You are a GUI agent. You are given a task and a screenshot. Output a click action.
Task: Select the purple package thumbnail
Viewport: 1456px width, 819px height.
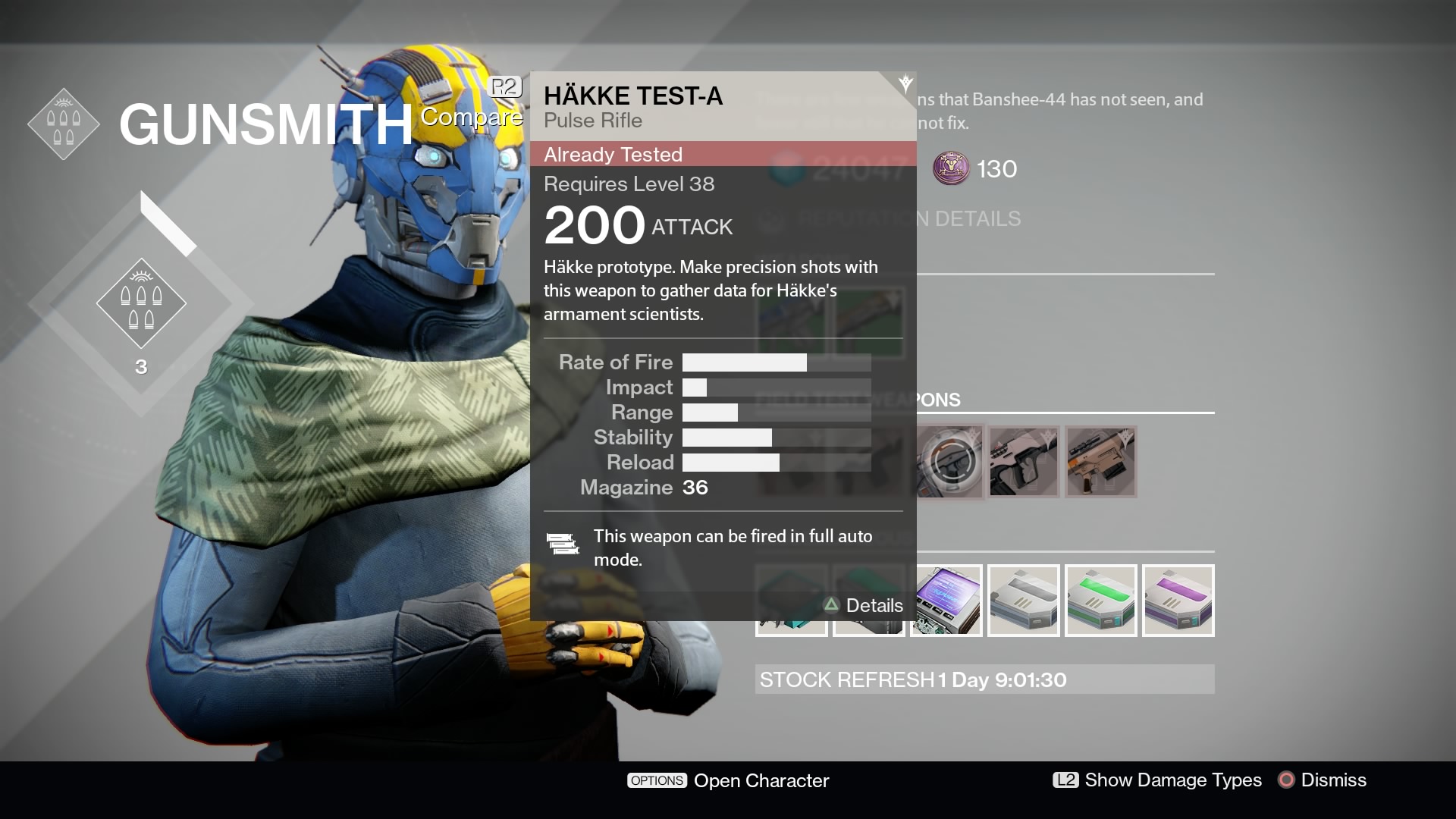point(1178,600)
